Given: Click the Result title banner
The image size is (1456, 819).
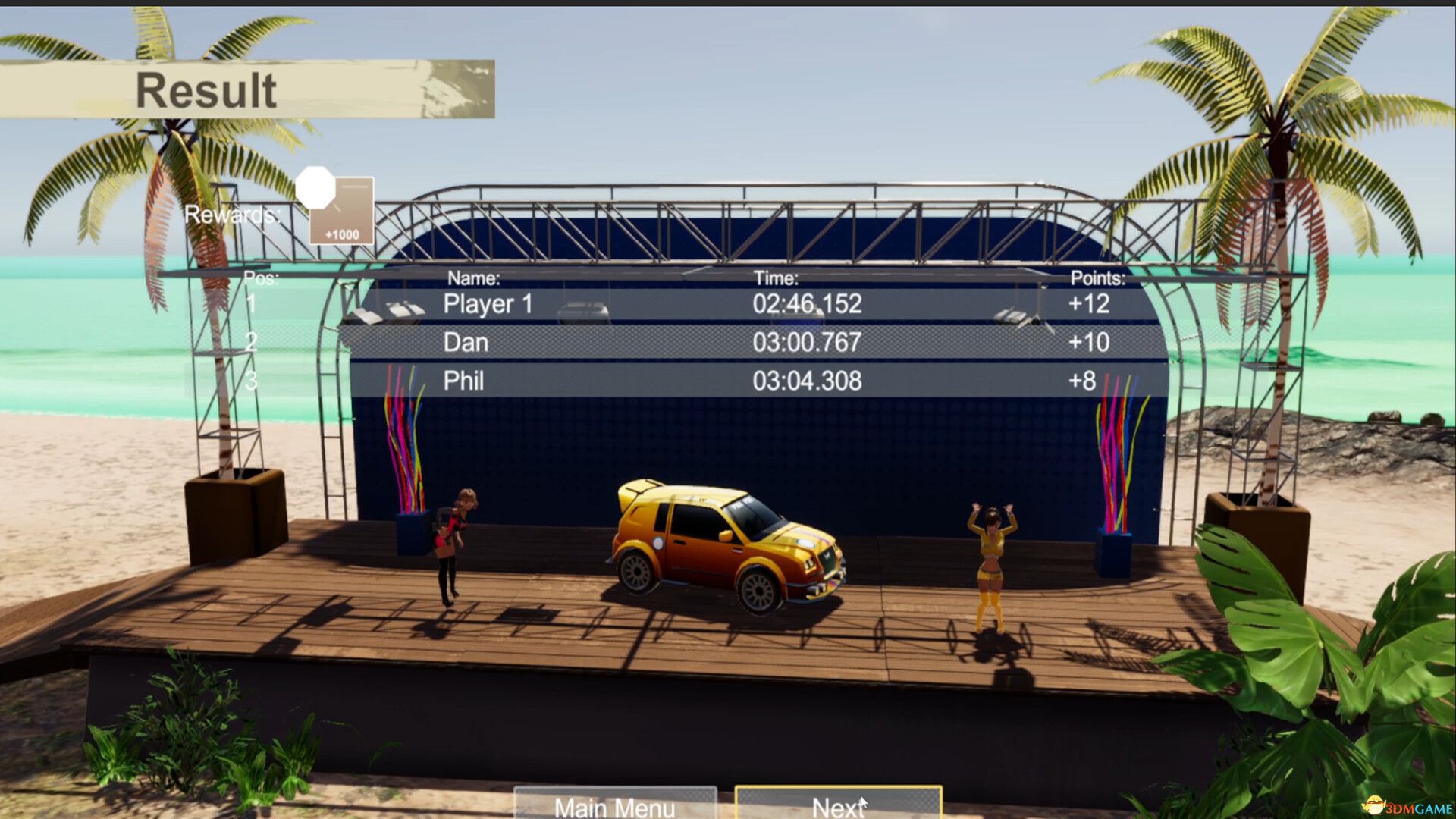Looking at the screenshot, I should click(208, 91).
